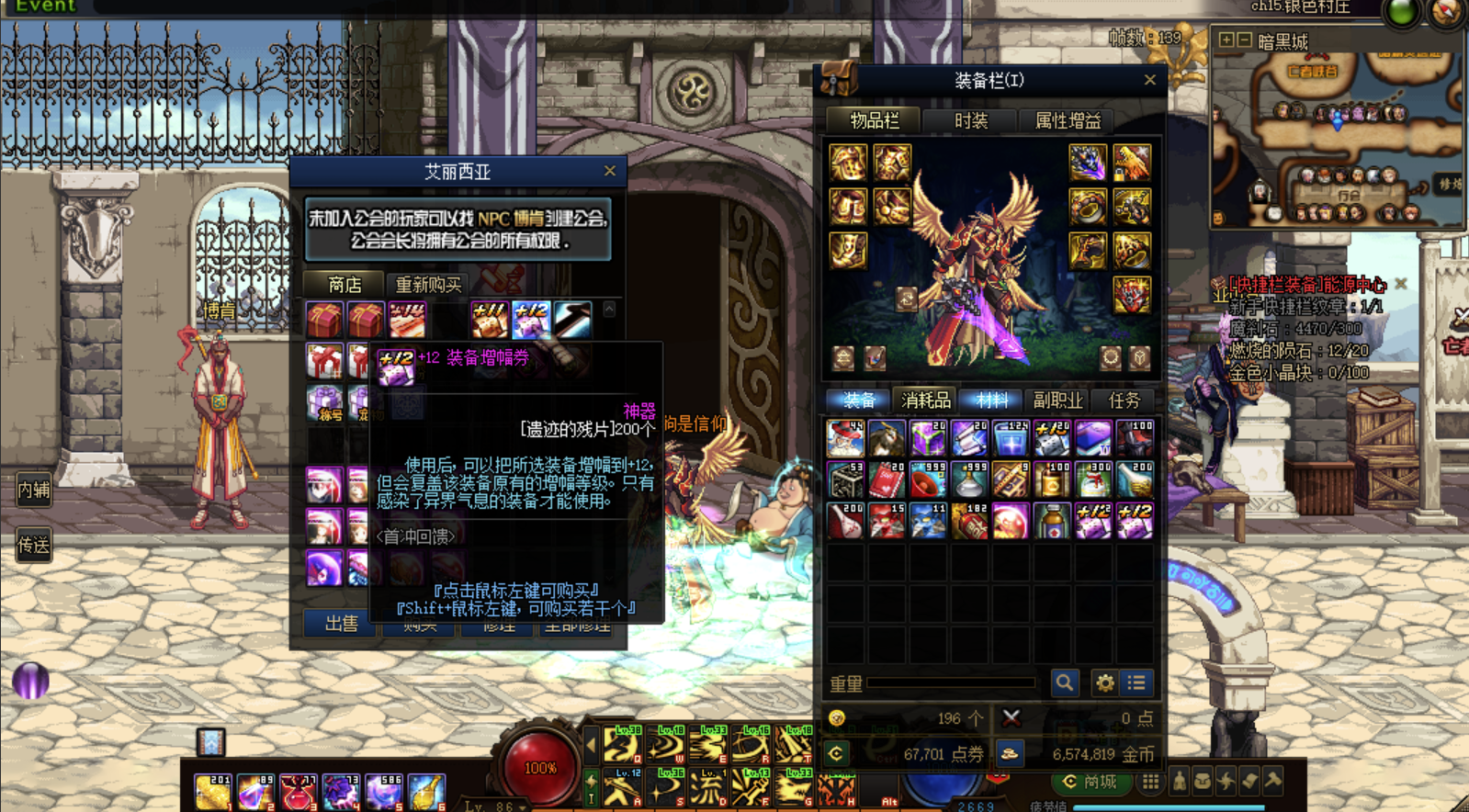View the 任务 quest items tab

click(x=1124, y=400)
